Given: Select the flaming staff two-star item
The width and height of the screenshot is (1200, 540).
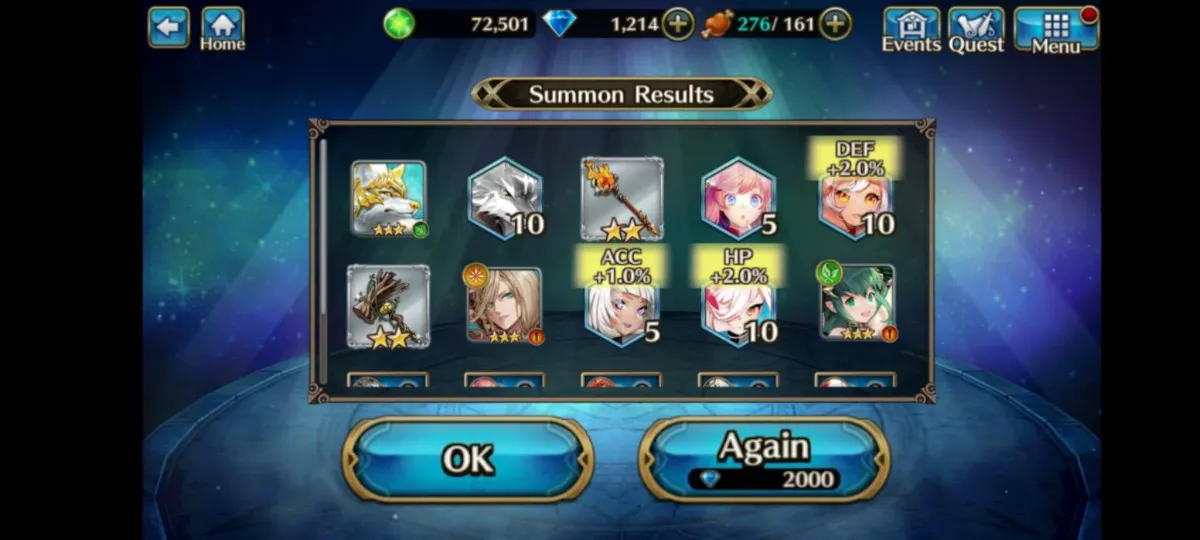Looking at the screenshot, I should 622,198.
